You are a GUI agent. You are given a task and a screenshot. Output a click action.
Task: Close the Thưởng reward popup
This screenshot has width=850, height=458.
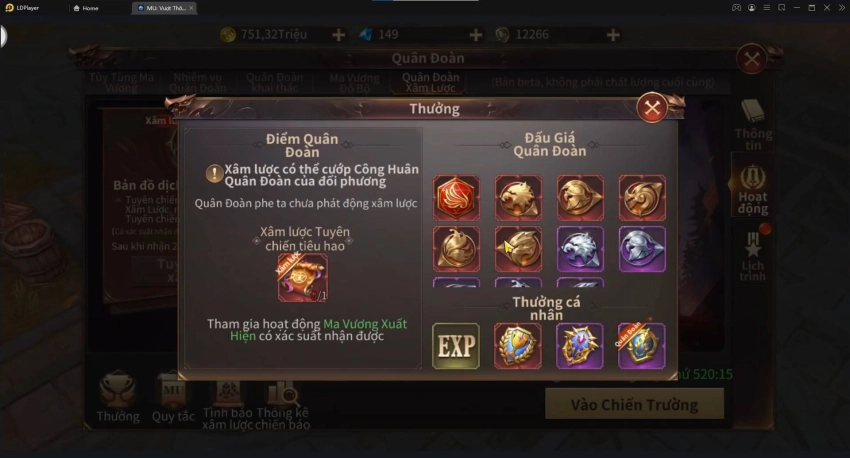coord(652,108)
